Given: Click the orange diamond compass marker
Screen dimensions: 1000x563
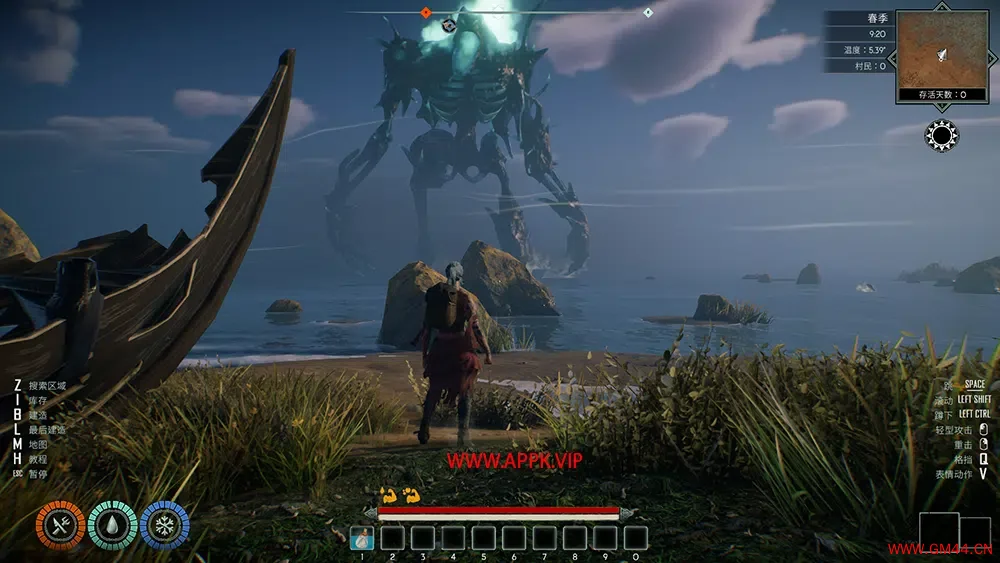Looking at the screenshot, I should pos(426,12).
